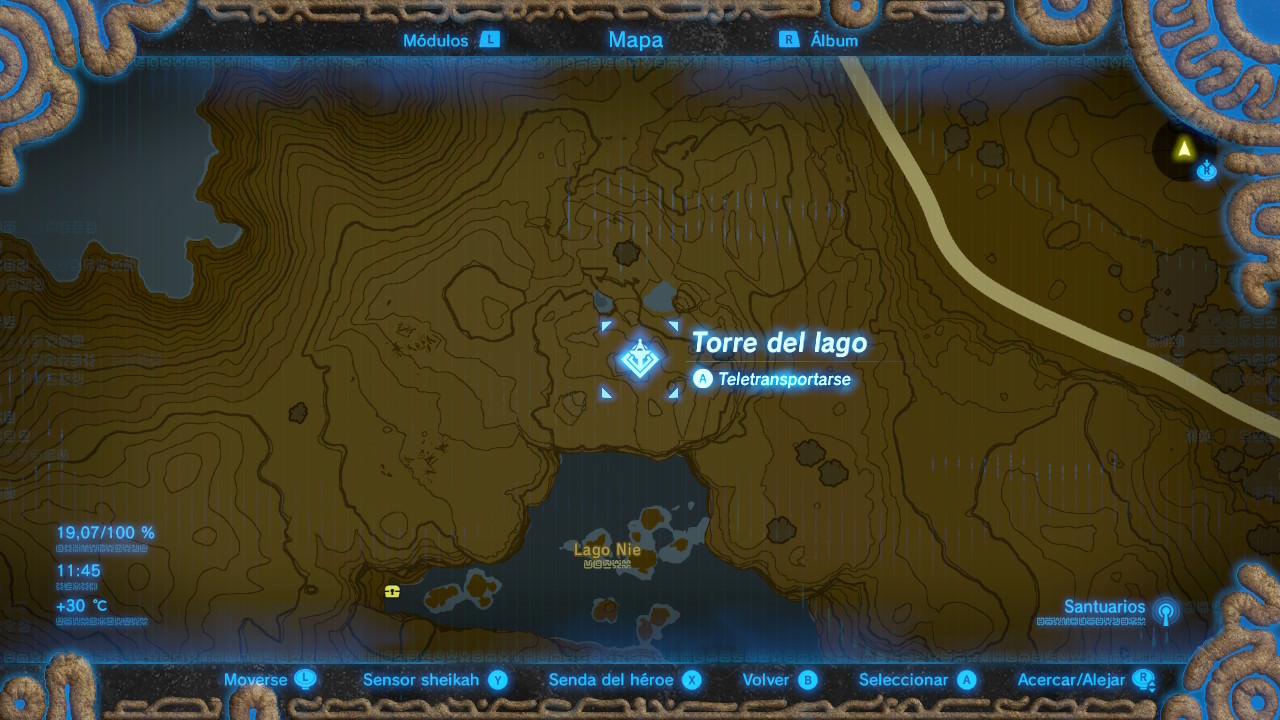Click the treasure chest map marker
1280x720 pixels.
[x=392, y=591]
